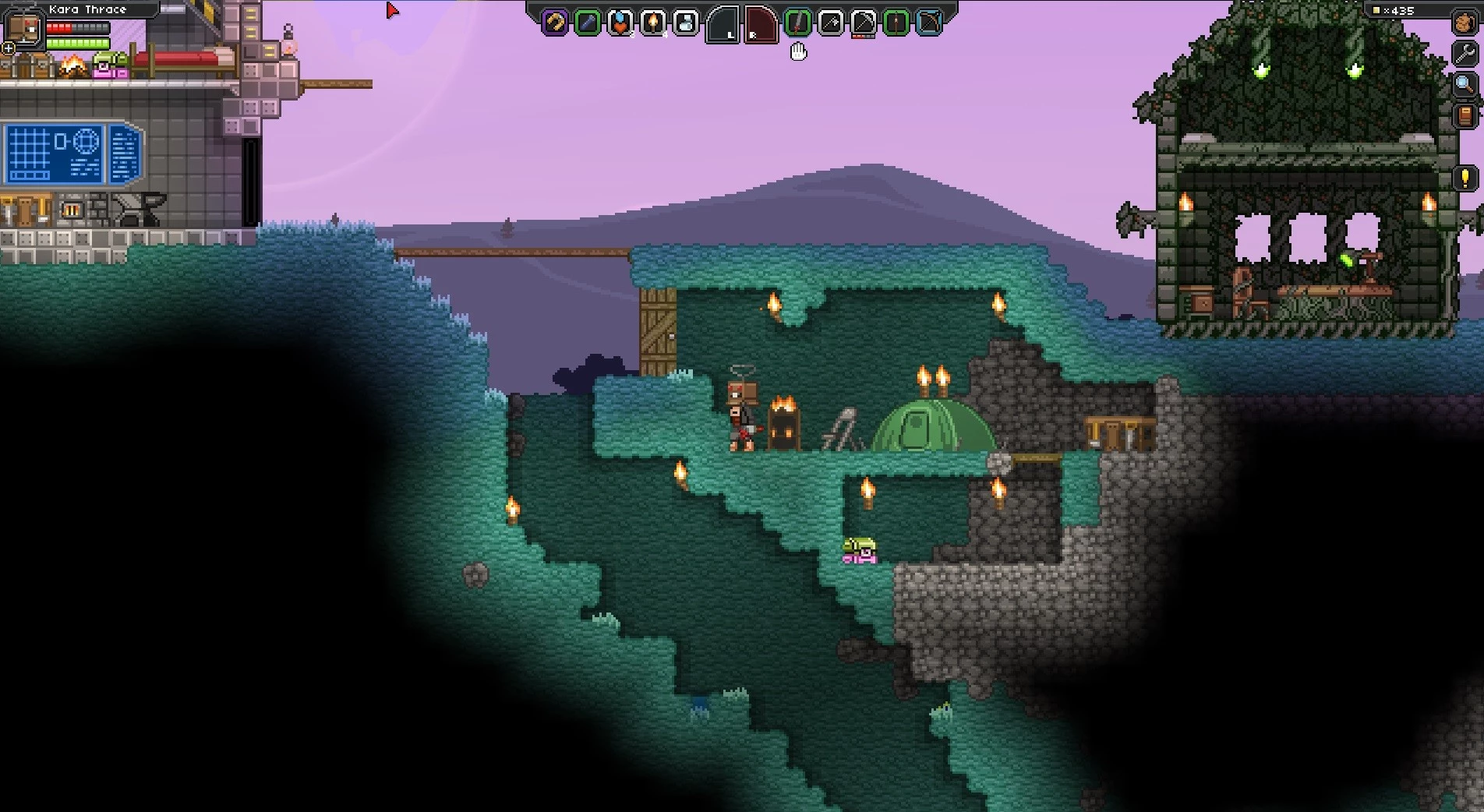This screenshot has width=1484, height=812.
Task: Click Kara Thrace's character portrait
Action: tap(23, 27)
